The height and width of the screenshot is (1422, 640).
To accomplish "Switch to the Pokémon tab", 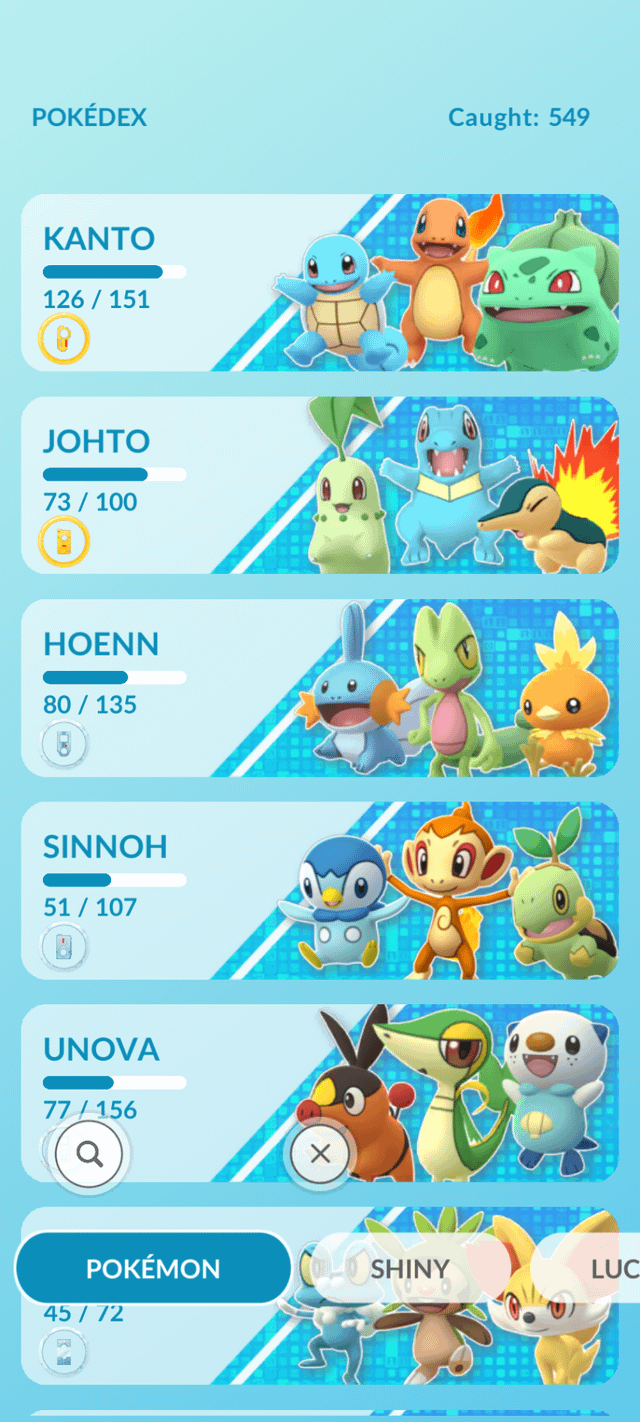I will point(153,1268).
